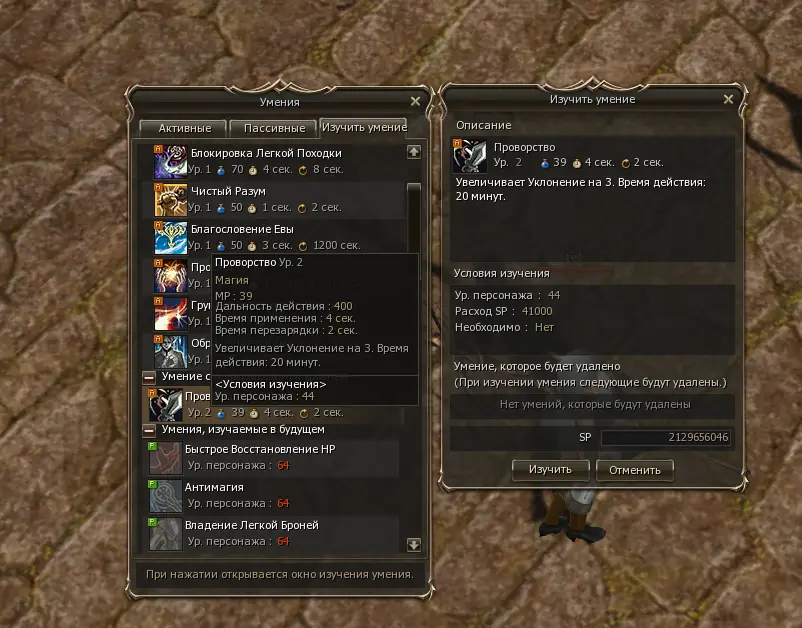Choose the Чистый Разум skill row
The width and height of the screenshot is (802, 628).
click(230, 191)
